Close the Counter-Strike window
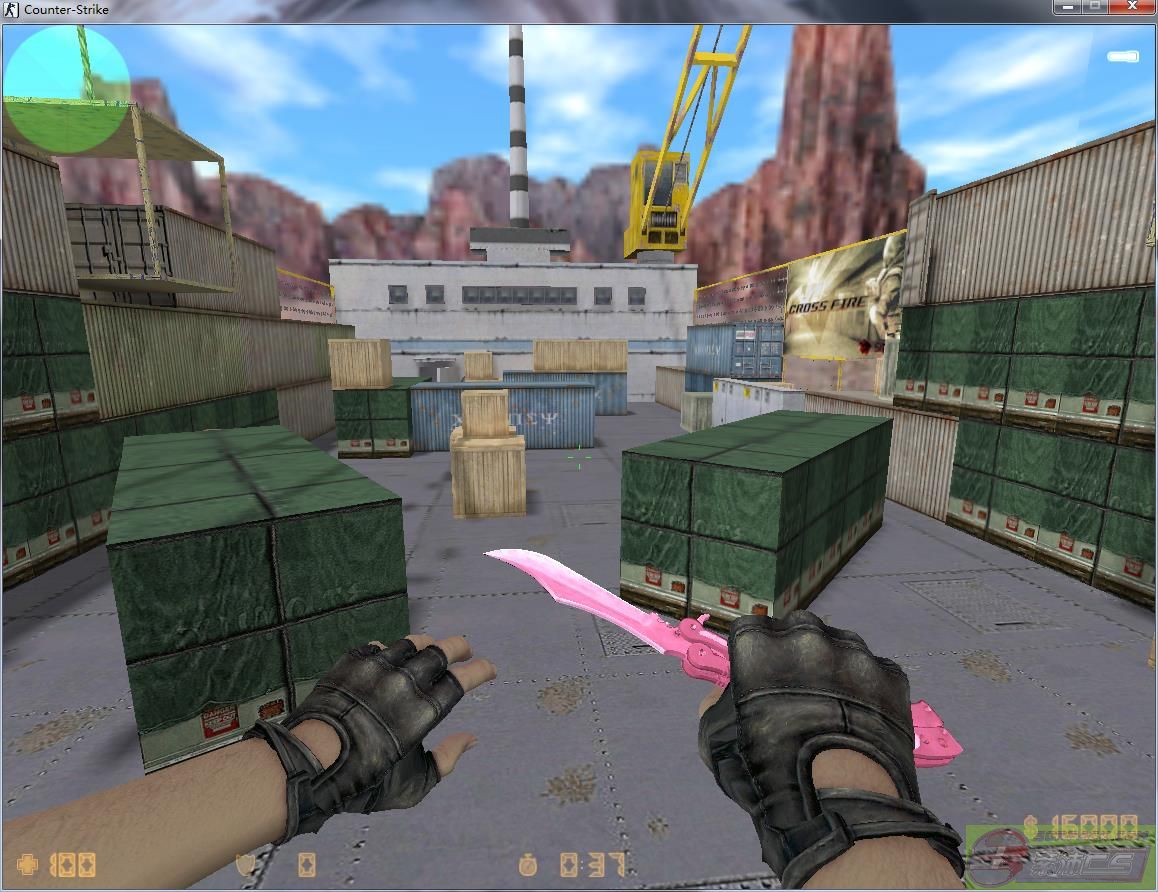The height and width of the screenshot is (892, 1158). (x=1132, y=7)
